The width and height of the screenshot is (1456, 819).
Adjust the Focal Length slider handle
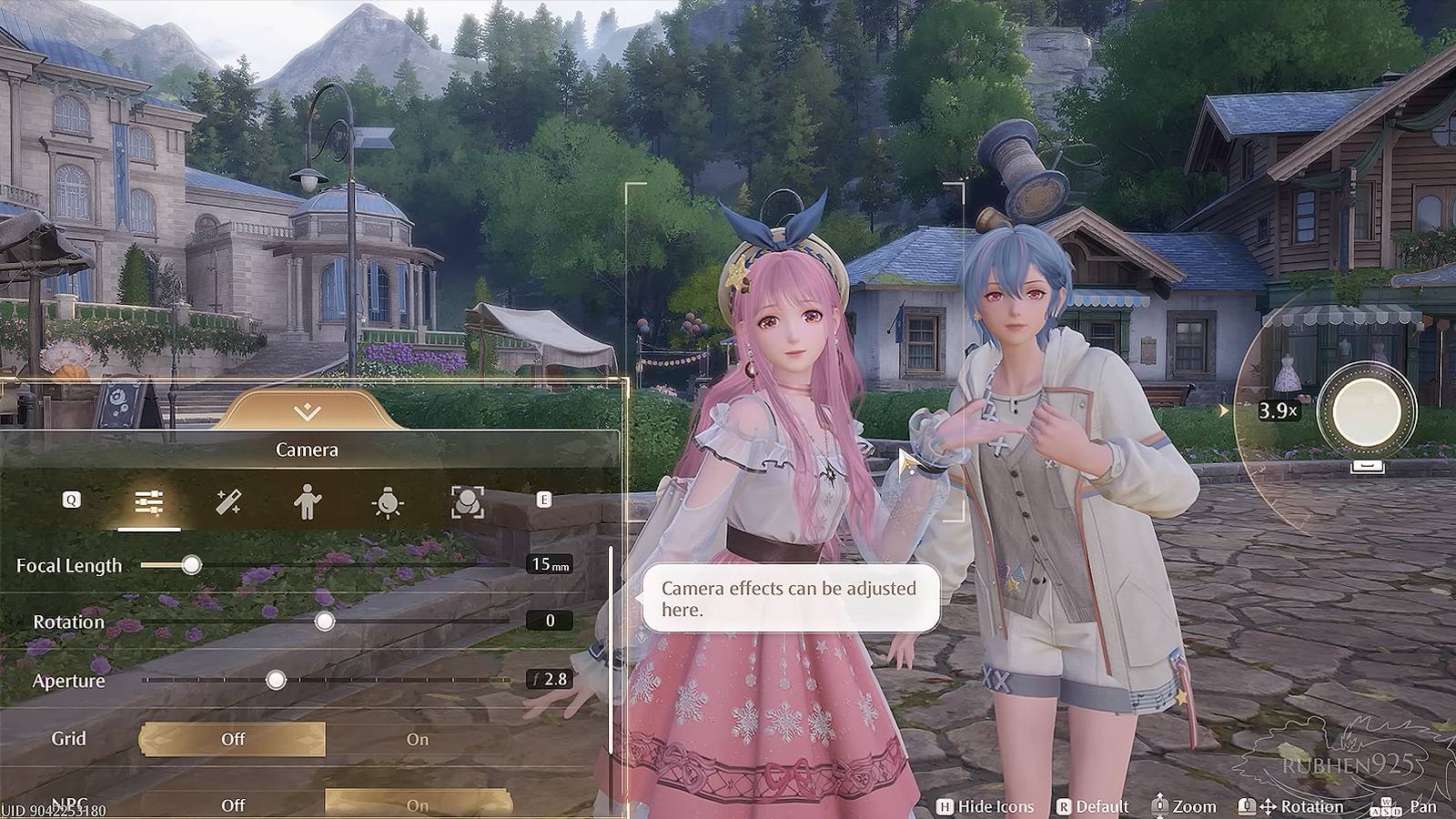(x=191, y=565)
